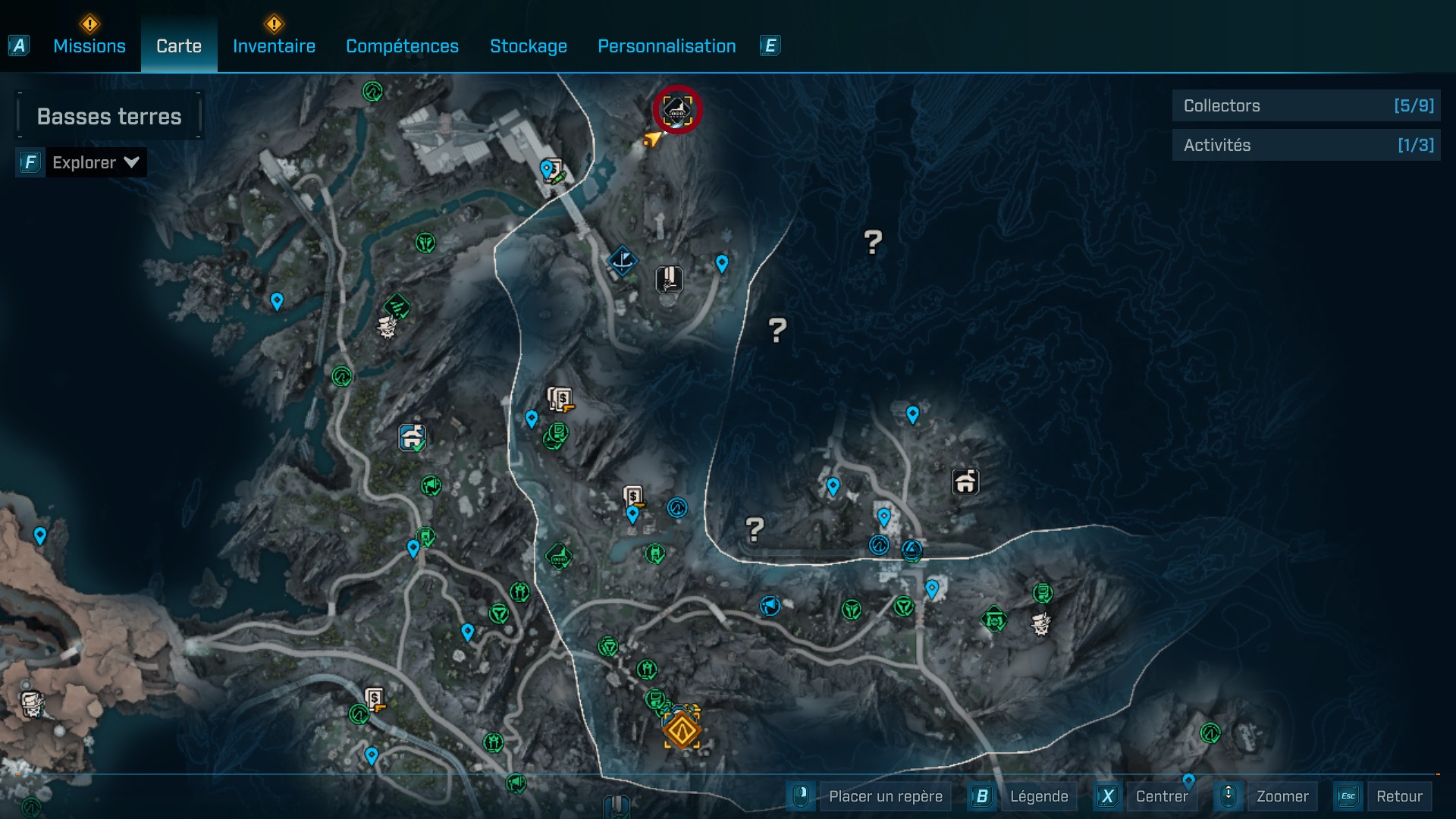Click the question mark undiscovered location marker
Viewport: 1456px width, 819px height.
coord(872,241)
